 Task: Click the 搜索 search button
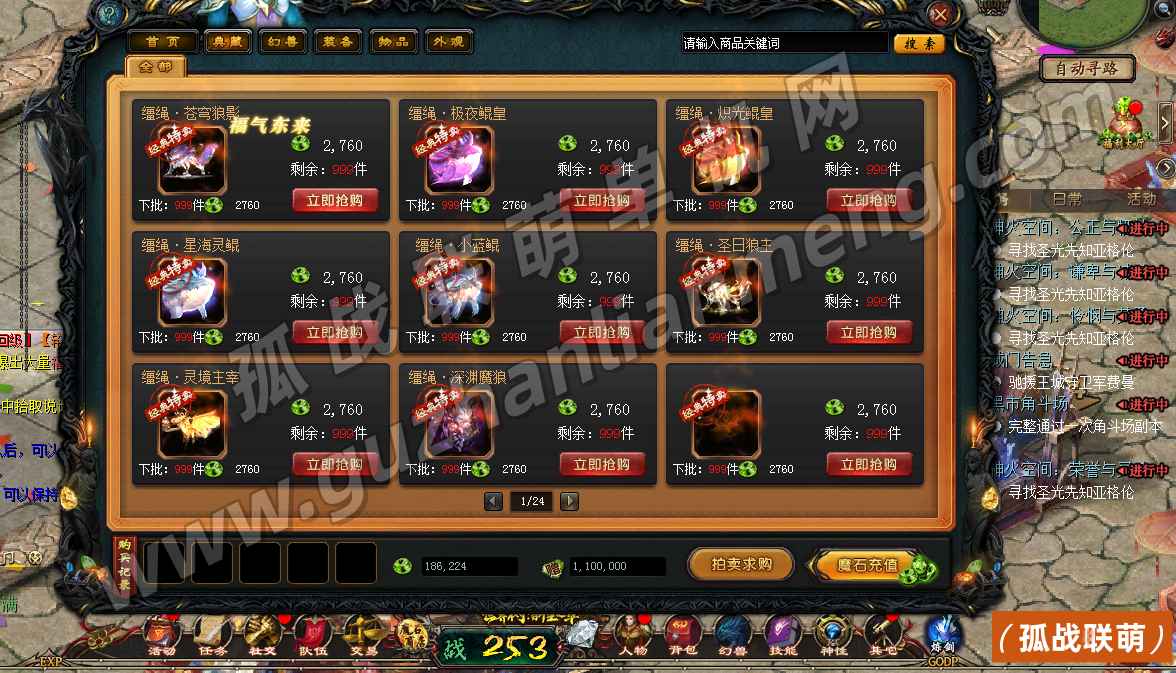(x=919, y=43)
